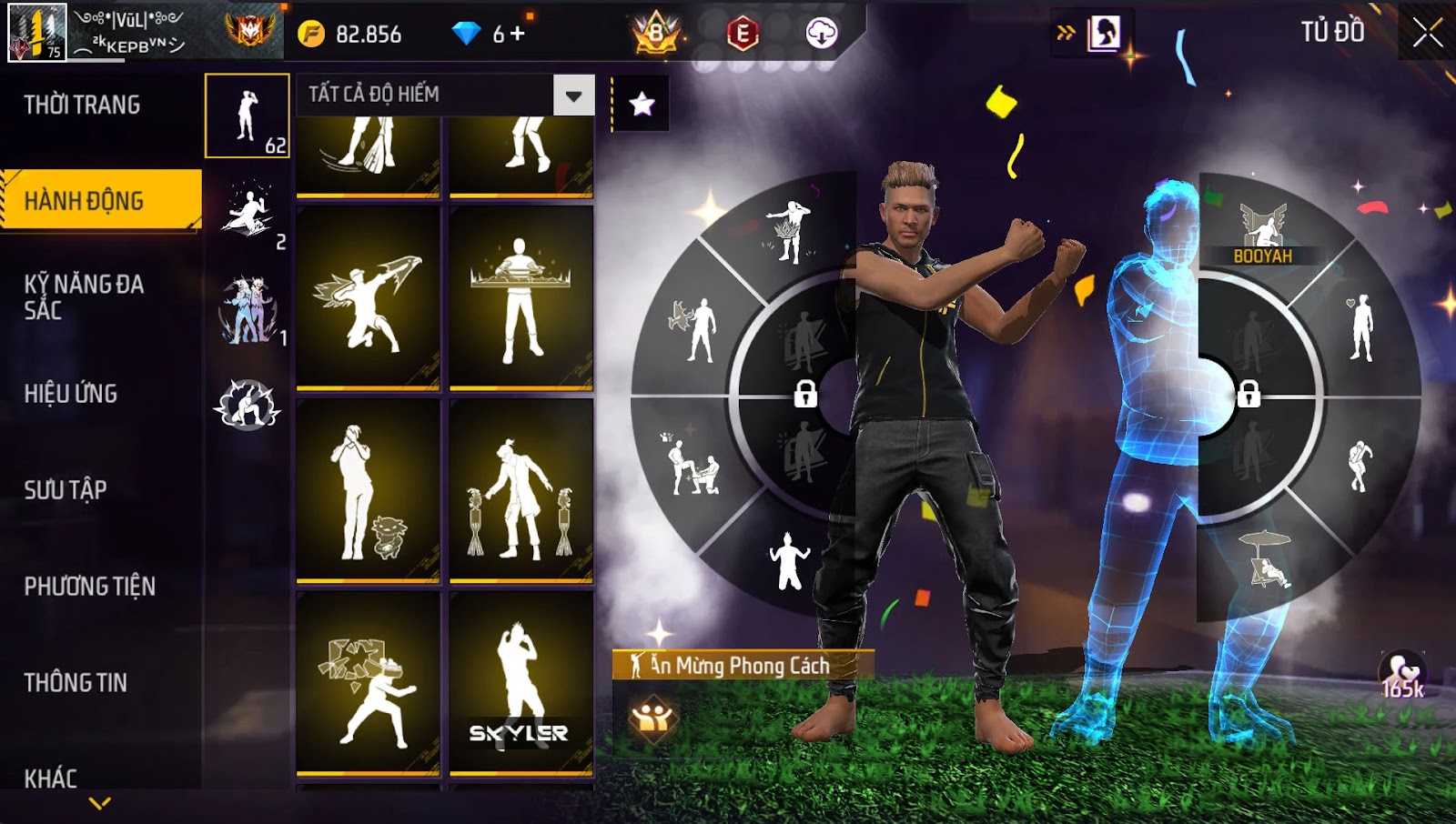Image resolution: width=1456 pixels, height=824 pixels.
Task: Toggle the star favorites filter
Action: (642, 104)
